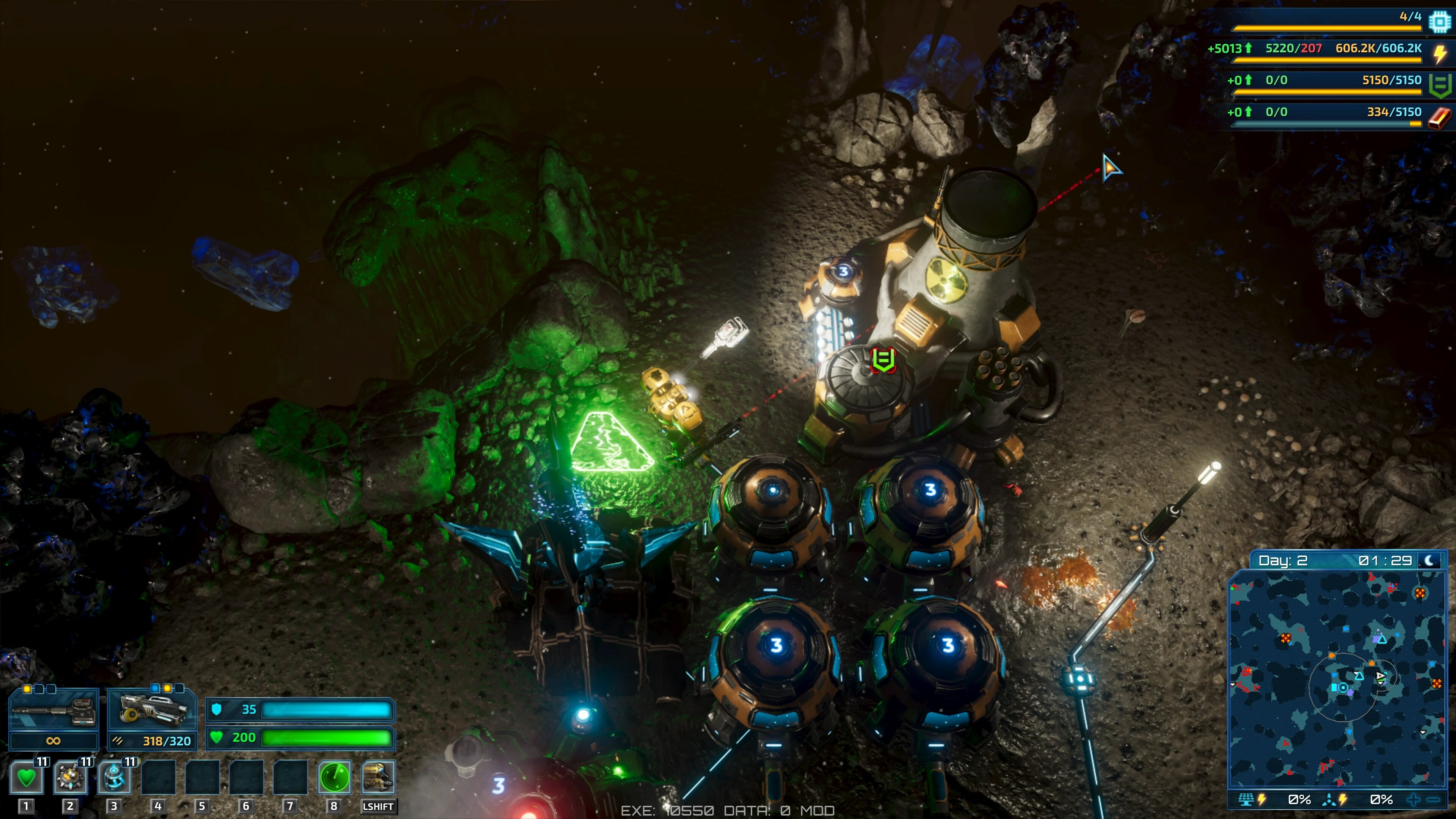Image resolution: width=1456 pixels, height=819 pixels.
Task: Select the spiked mine item slot
Action: (70, 778)
